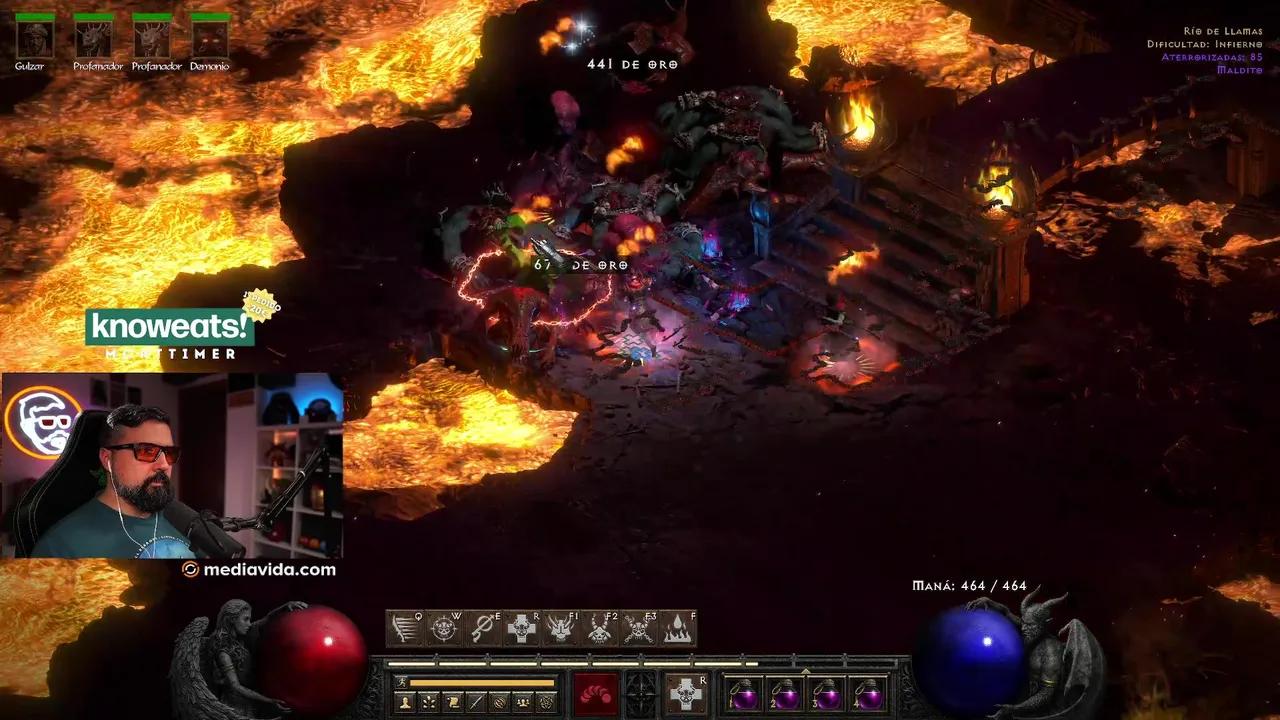Select the Gulzar mercenary portrait
This screenshot has width=1280, height=720.
pos(35,40)
